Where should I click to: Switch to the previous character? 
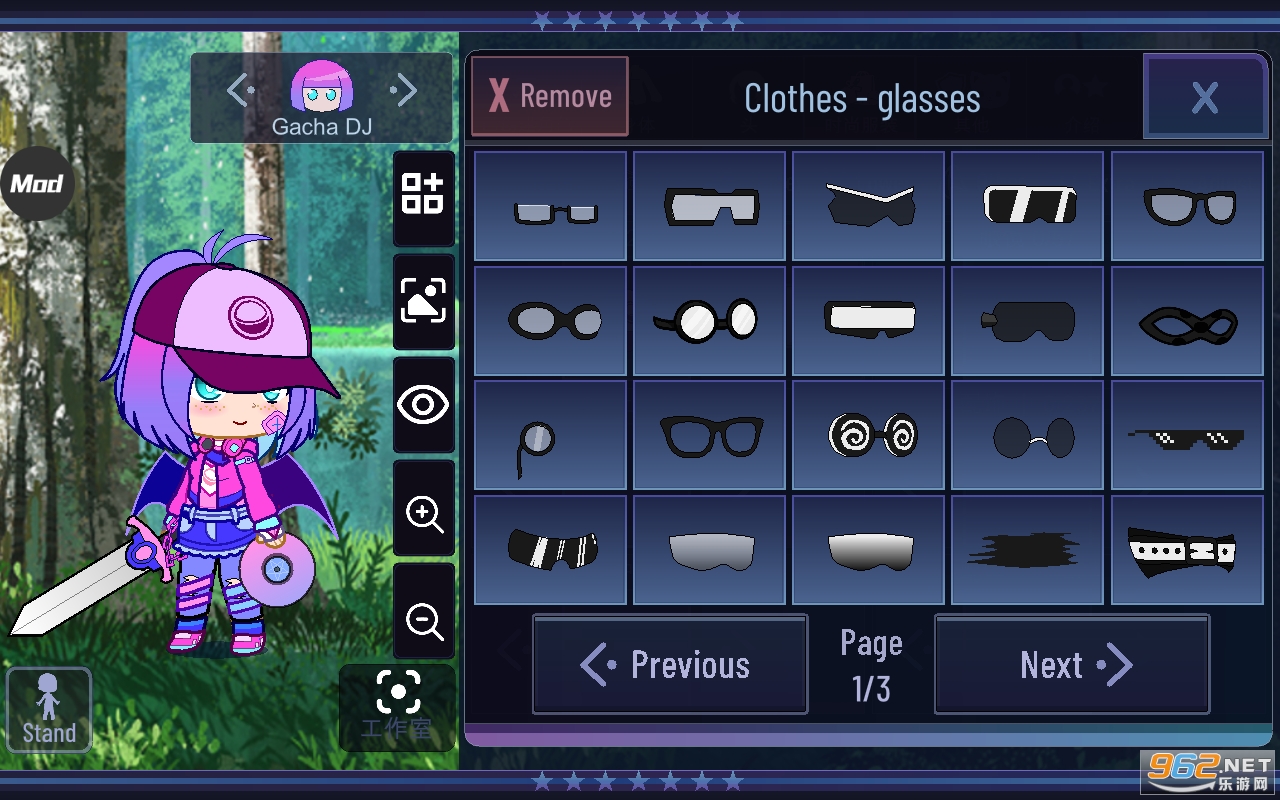point(240,92)
